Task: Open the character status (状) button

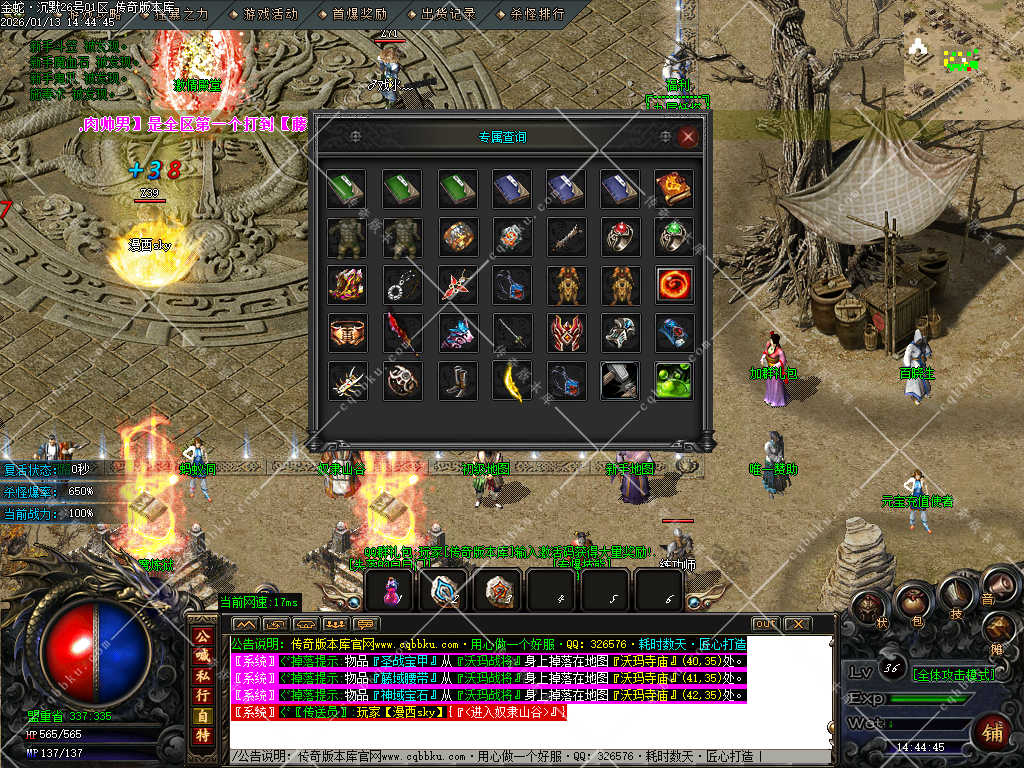Action: click(x=870, y=608)
